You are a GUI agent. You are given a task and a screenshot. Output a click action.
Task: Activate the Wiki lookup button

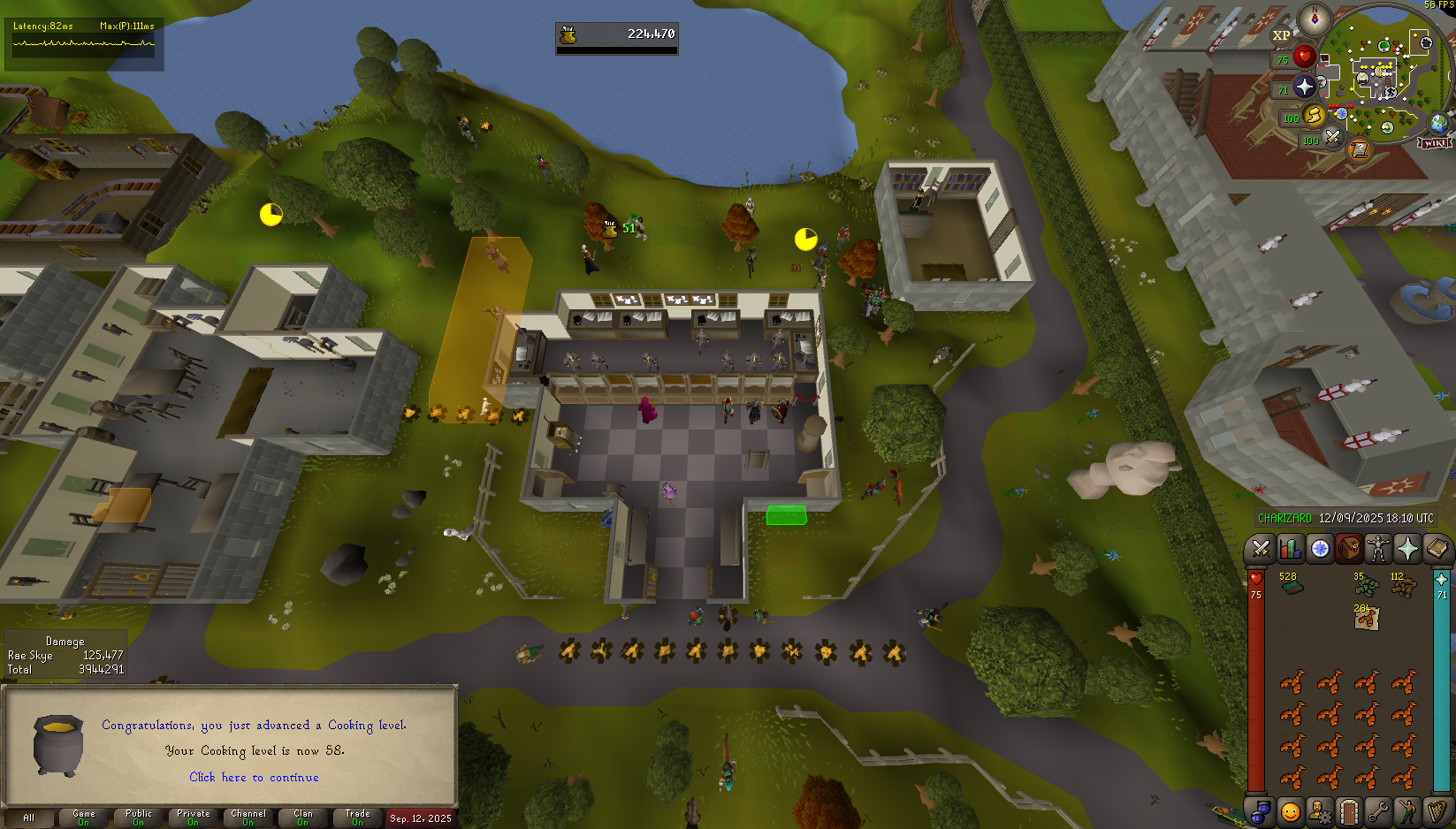[x=1434, y=142]
